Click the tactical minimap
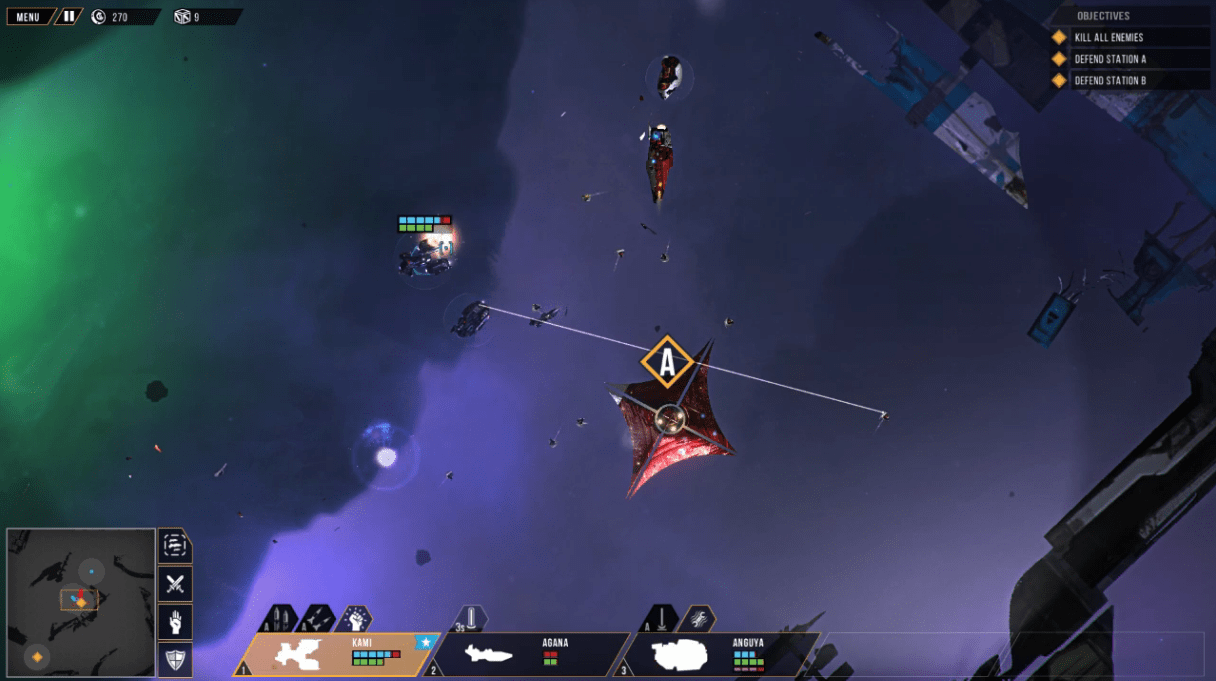Viewport: 1216px width, 681px height. [x=80, y=602]
